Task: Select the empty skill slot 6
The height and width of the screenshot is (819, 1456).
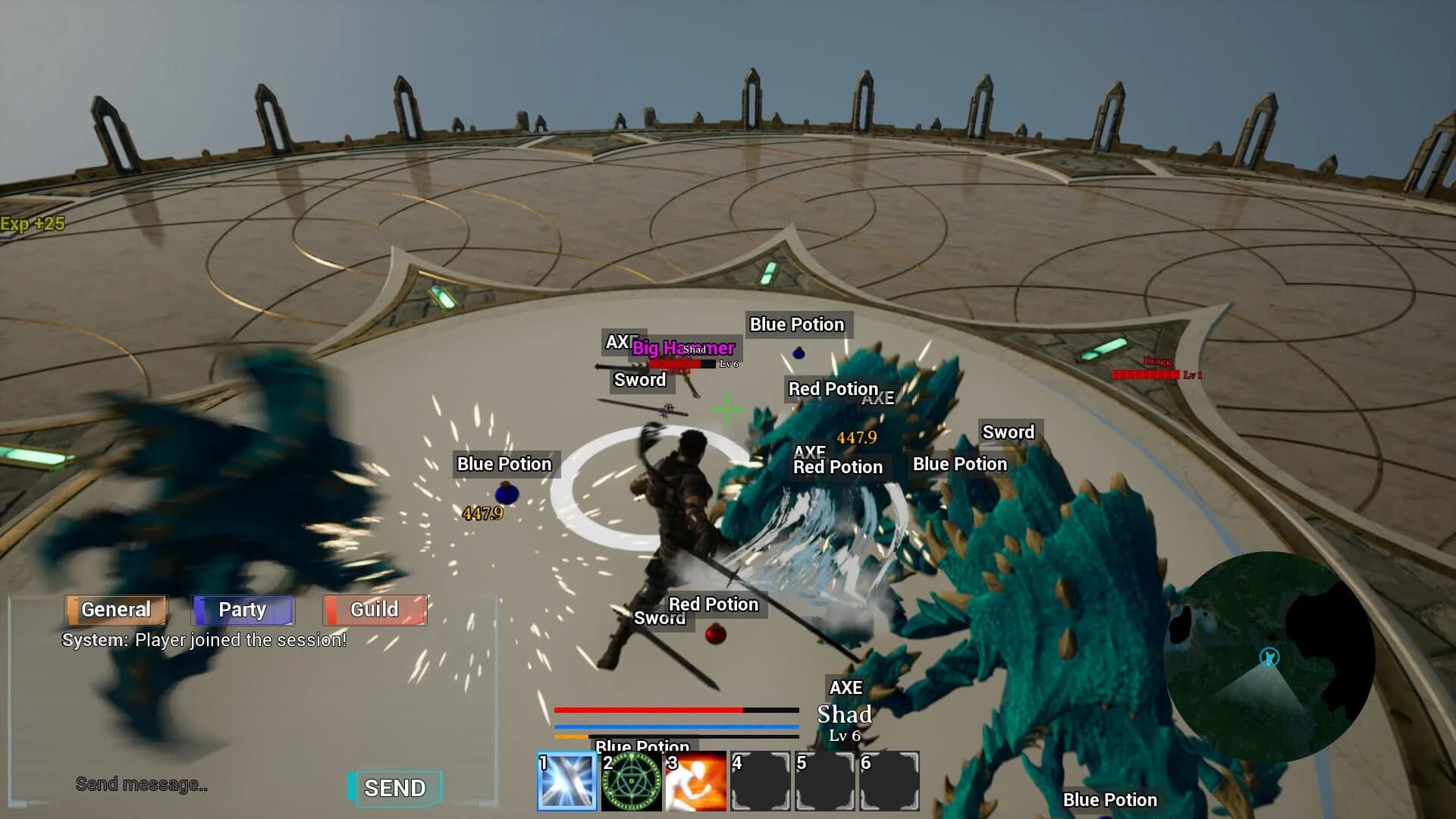Action: pos(891,781)
